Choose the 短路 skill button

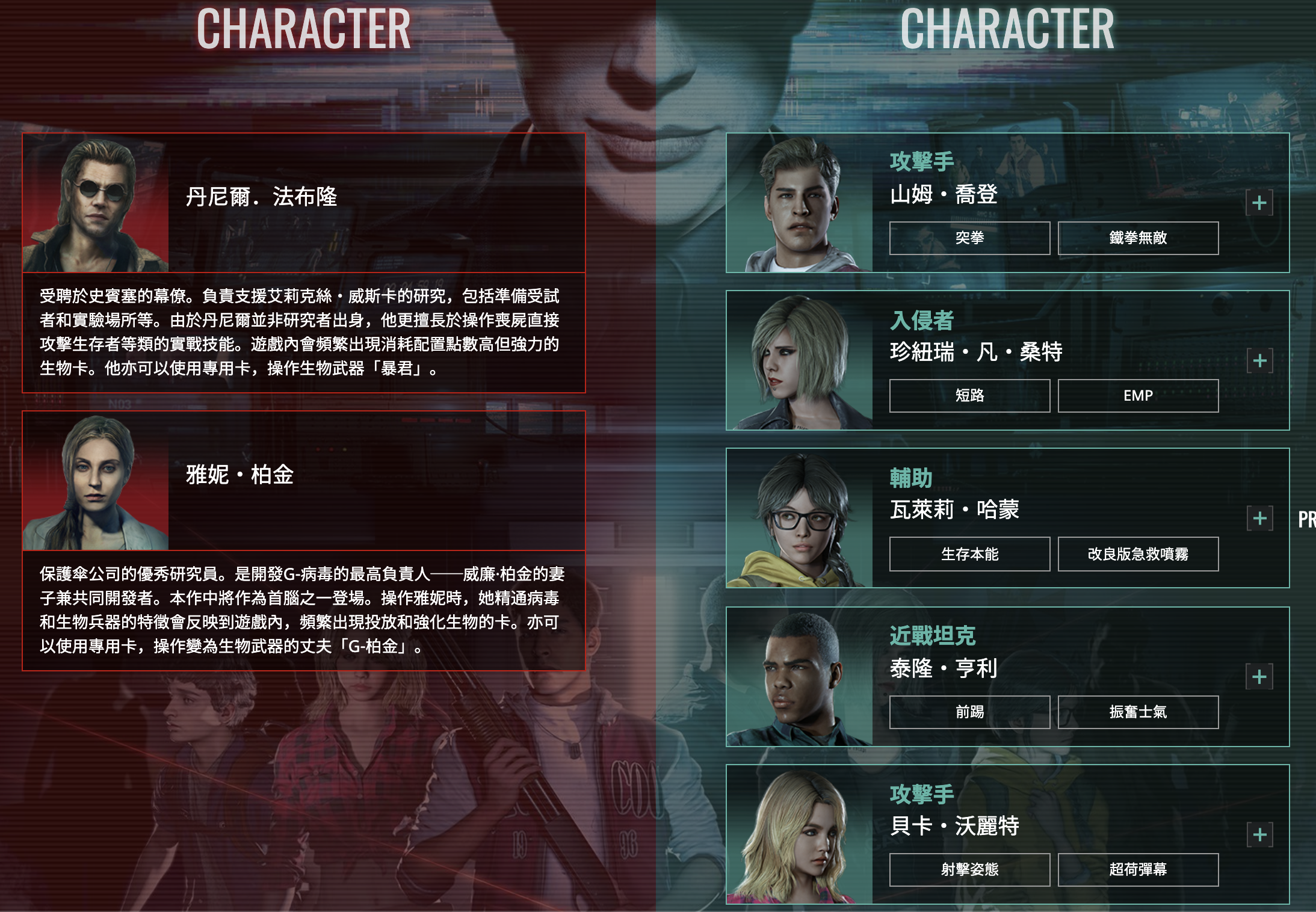(x=969, y=396)
